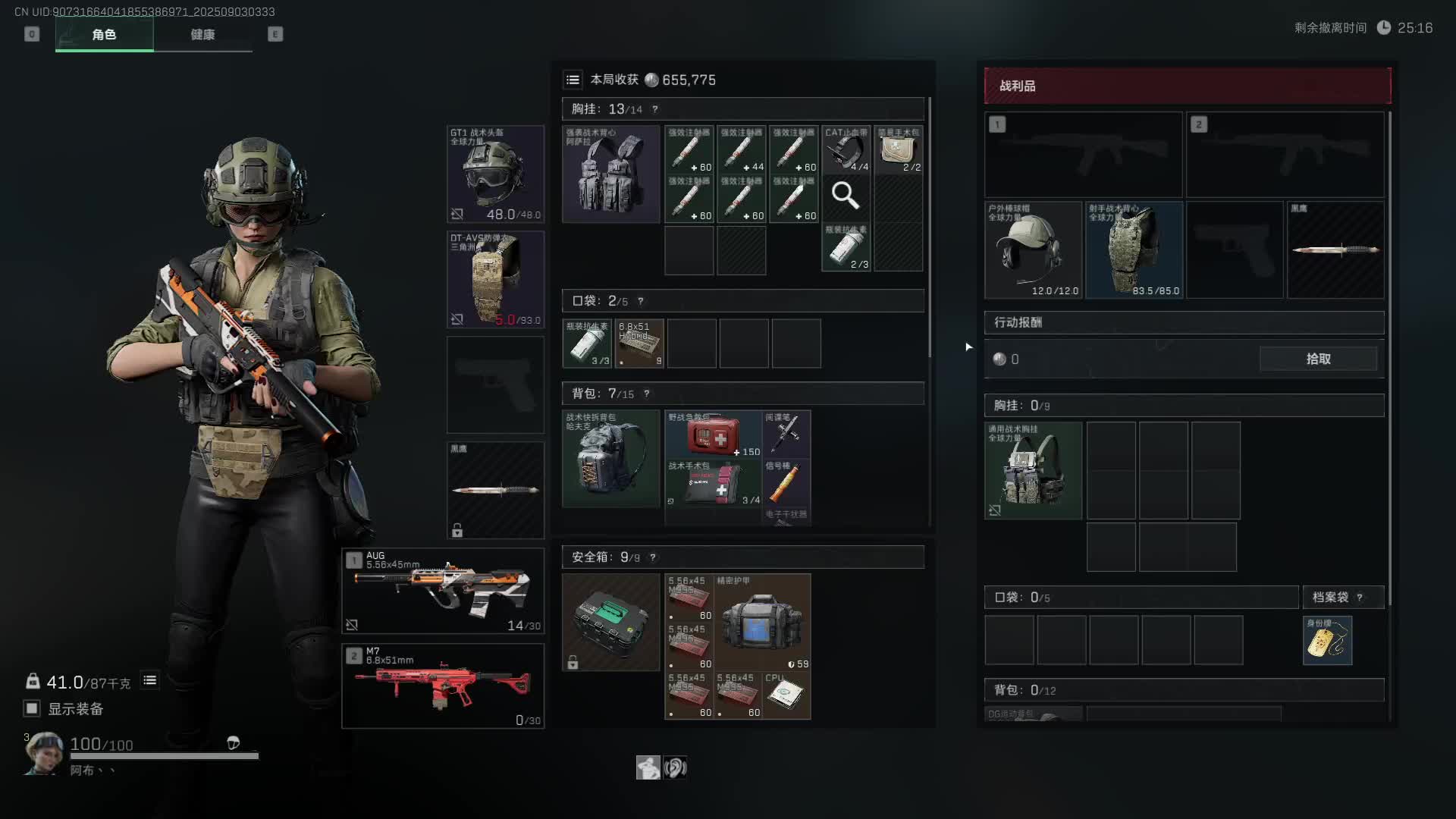Choose the GT1 tactical helmet slot
This screenshot has width=1456, height=819.
point(495,174)
